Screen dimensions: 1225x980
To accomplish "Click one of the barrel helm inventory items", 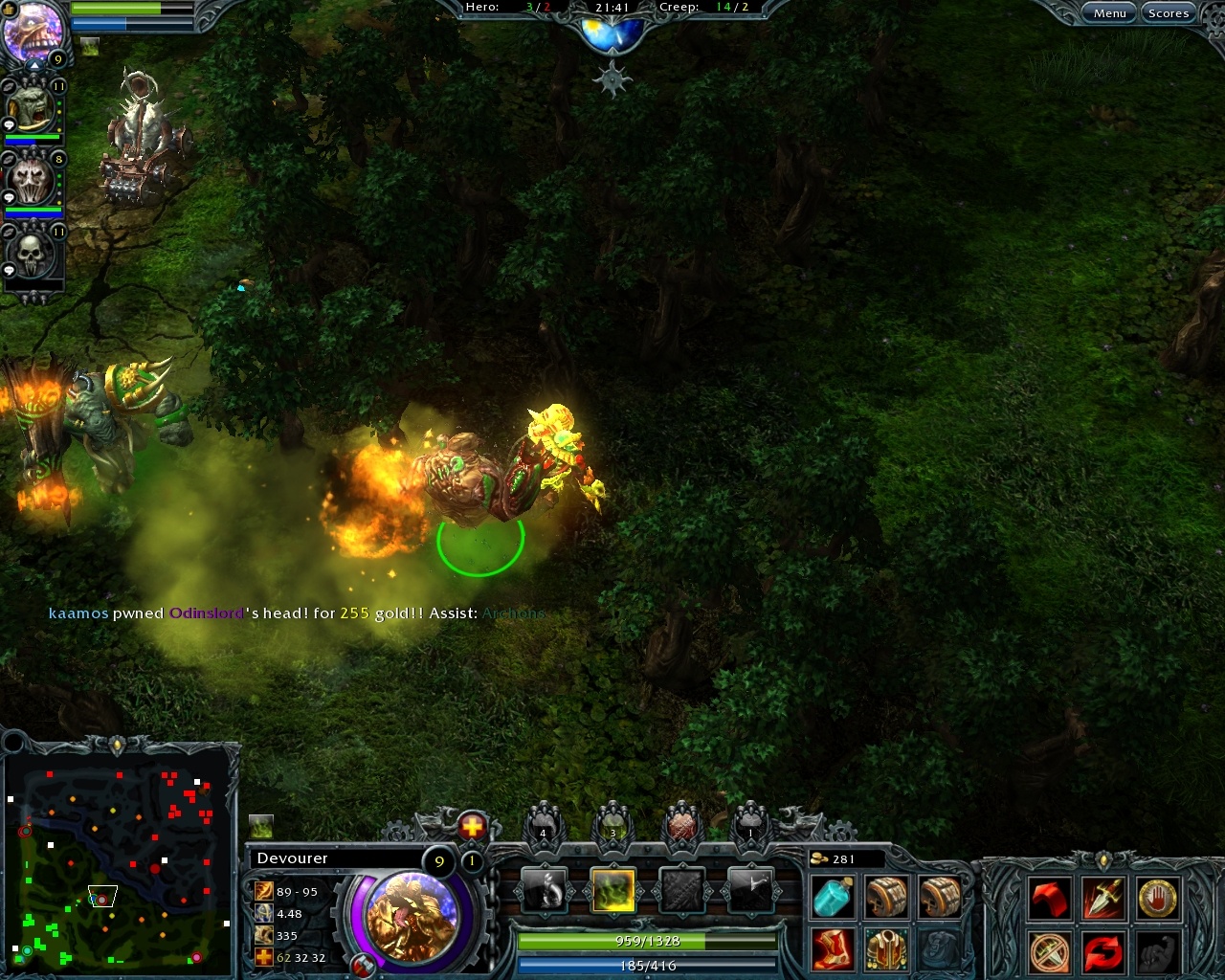I will 886,898.
